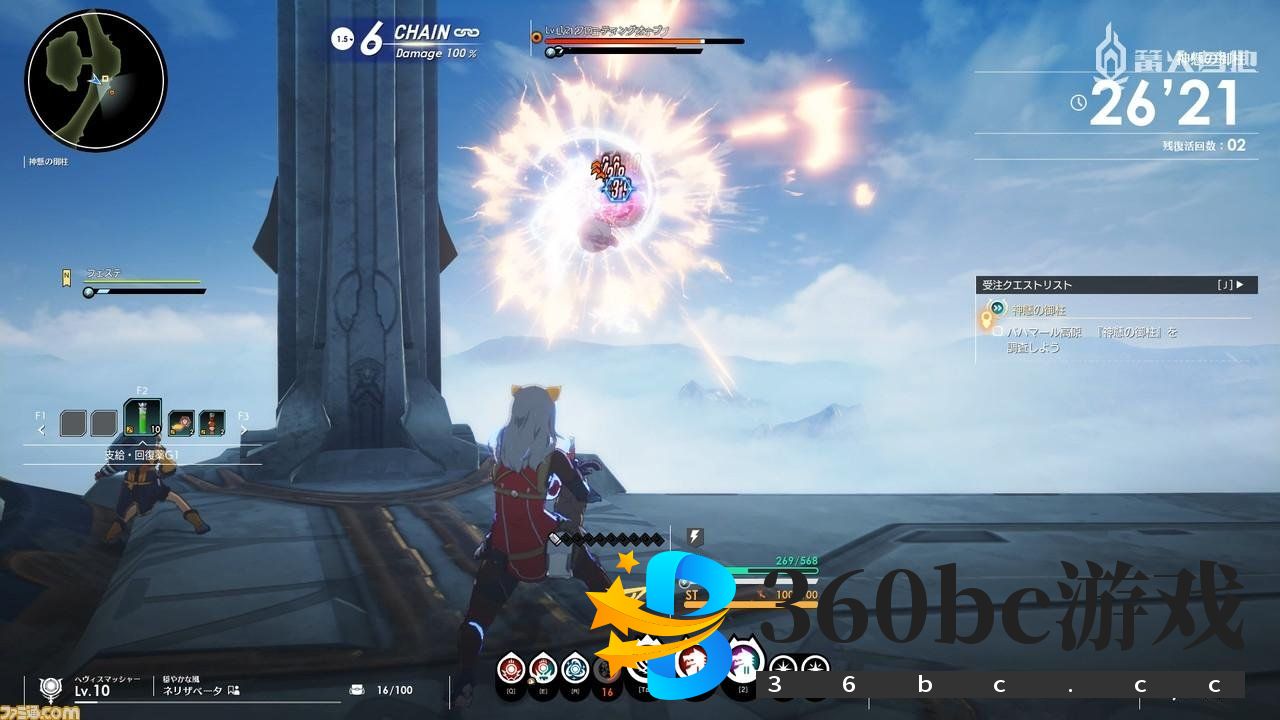1280x720 pixels.
Task: Select party member フェステ nameplate
Action: (x=104, y=273)
